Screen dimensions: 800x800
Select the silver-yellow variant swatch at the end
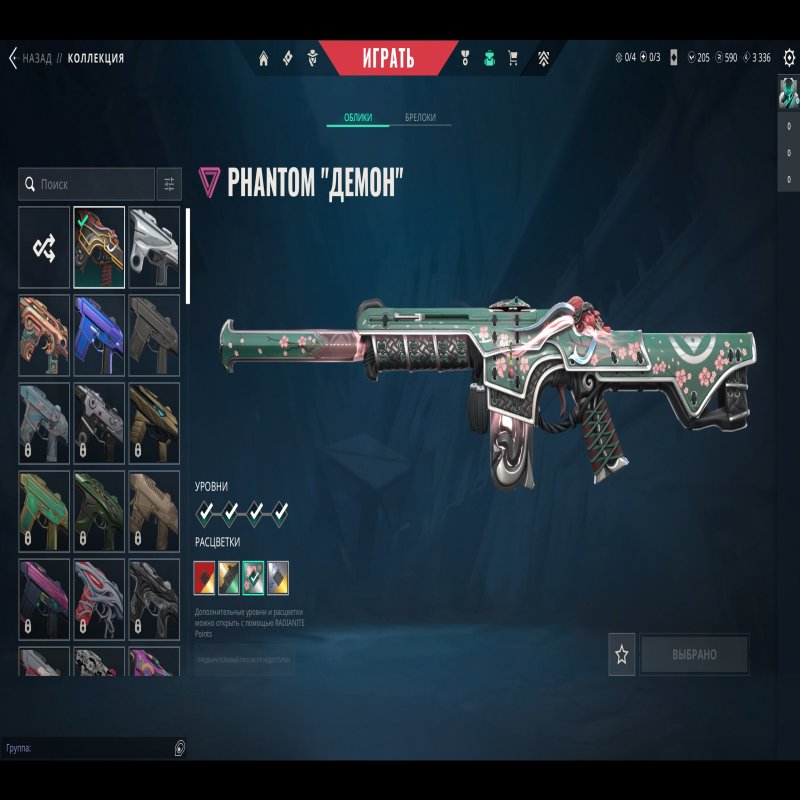pyautogui.click(x=278, y=574)
